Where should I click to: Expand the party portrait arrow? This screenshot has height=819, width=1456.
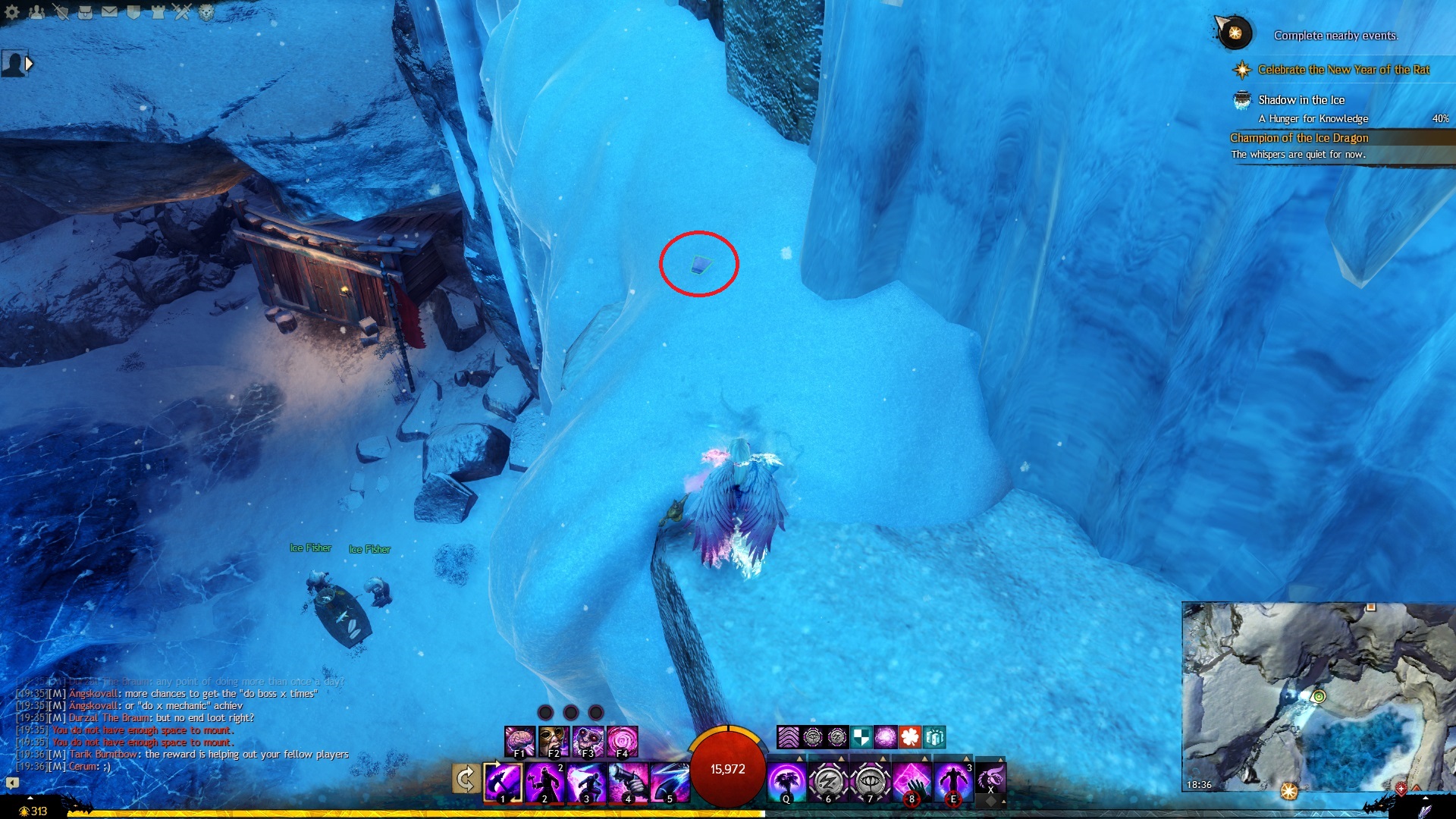[30, 64]
